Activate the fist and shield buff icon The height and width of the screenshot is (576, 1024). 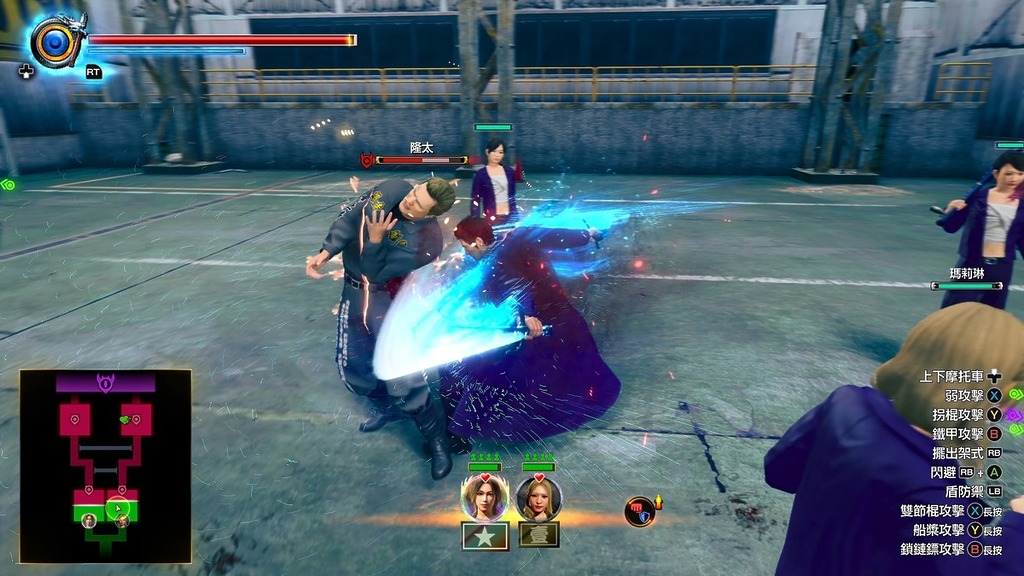click(x=640, y=511)
